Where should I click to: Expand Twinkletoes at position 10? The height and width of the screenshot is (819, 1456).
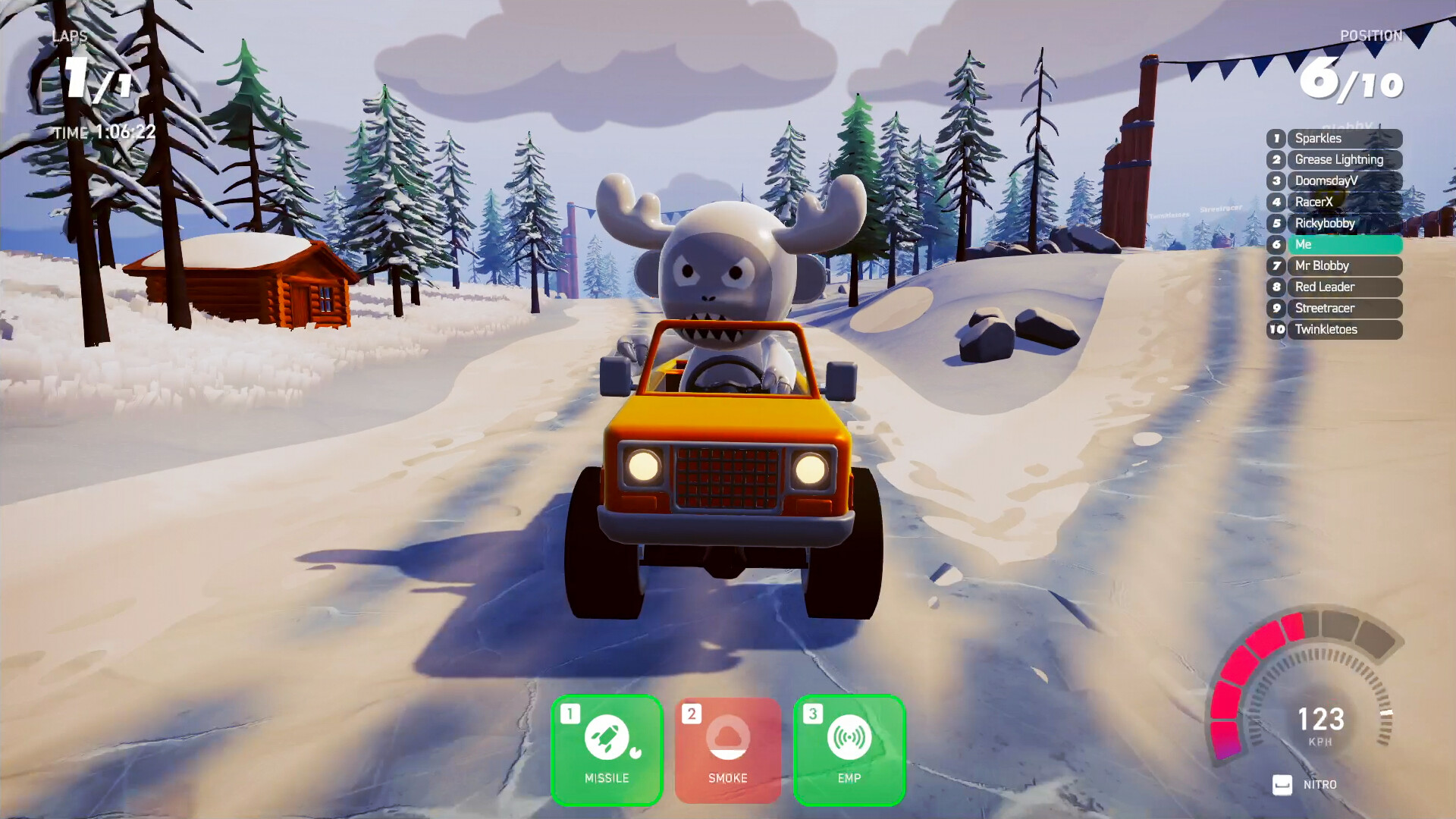pyautogui.click(x=1345, y=329)
